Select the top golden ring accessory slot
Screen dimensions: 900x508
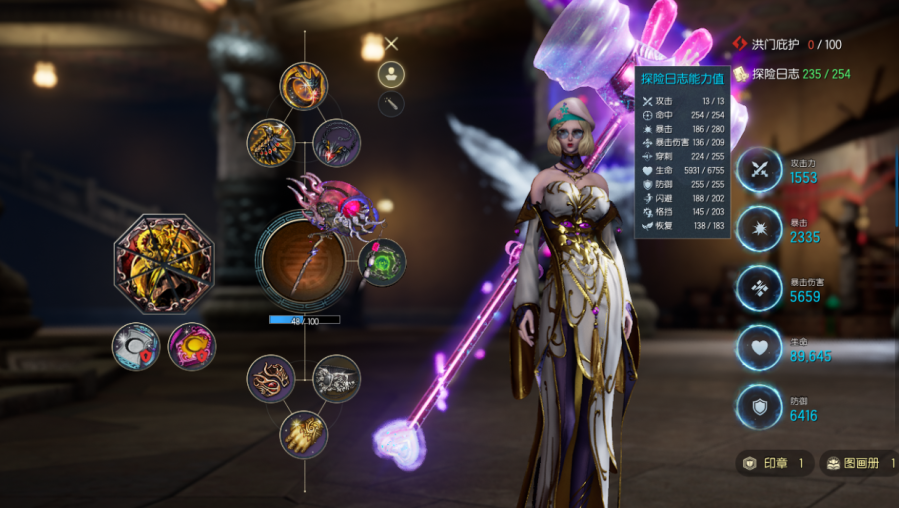tap(303, 86)
